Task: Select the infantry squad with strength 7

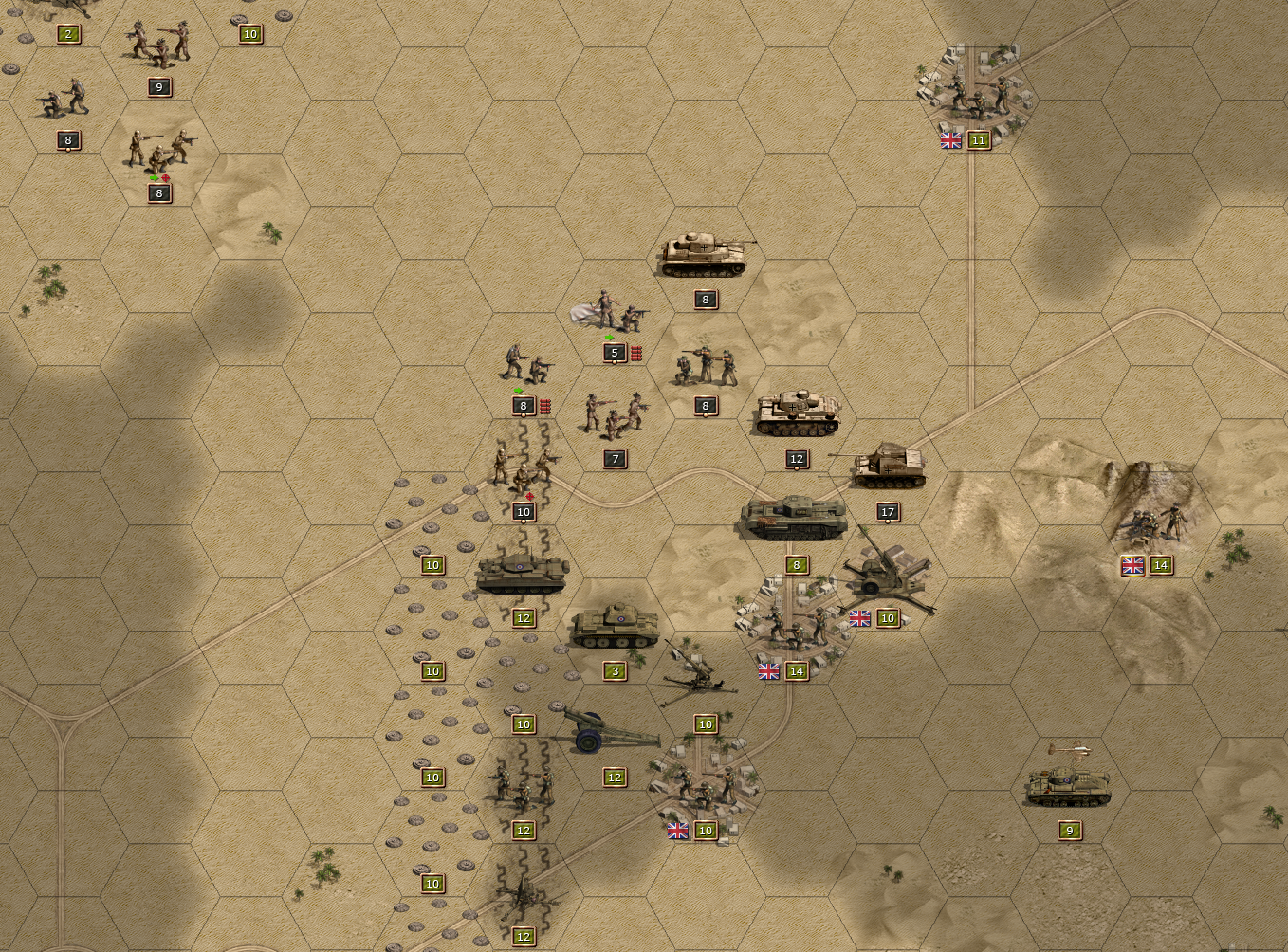Action: click(x=615, y=414)
